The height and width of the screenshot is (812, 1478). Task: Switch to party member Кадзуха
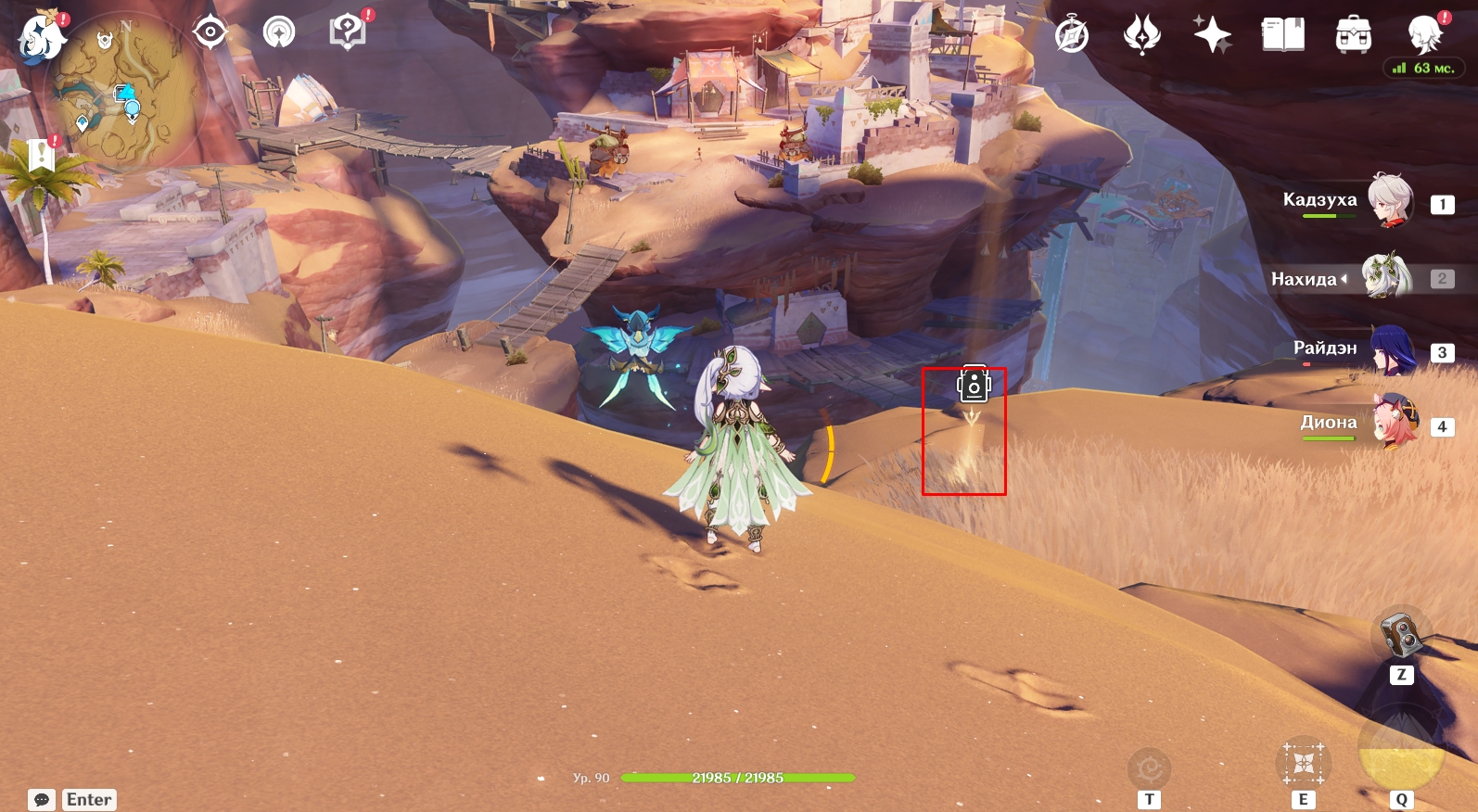click(1389, 200)
